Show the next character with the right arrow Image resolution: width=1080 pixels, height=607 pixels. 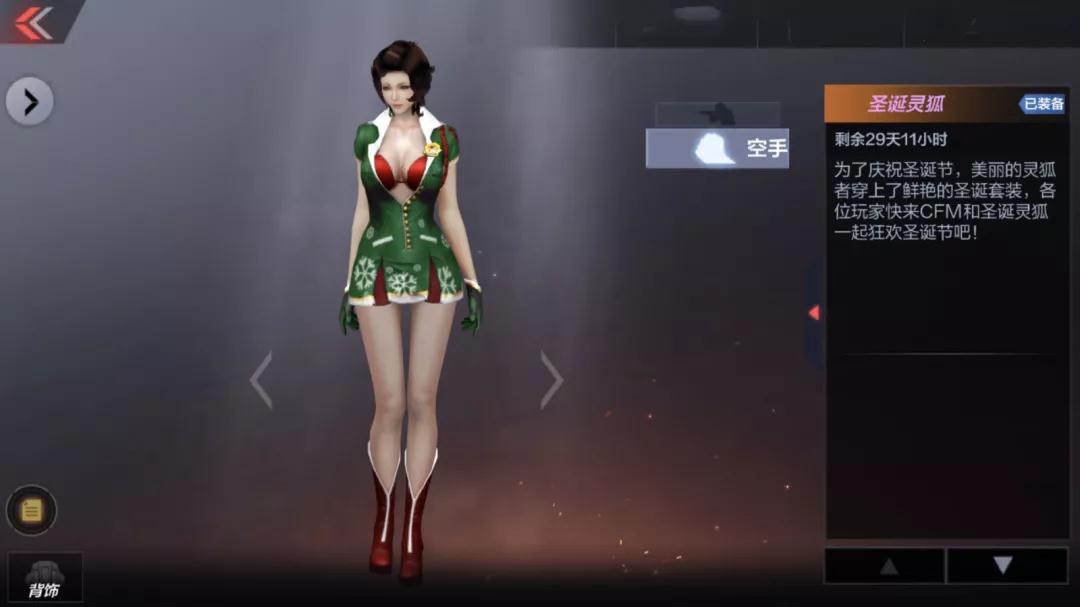click(x=551, y=380)
